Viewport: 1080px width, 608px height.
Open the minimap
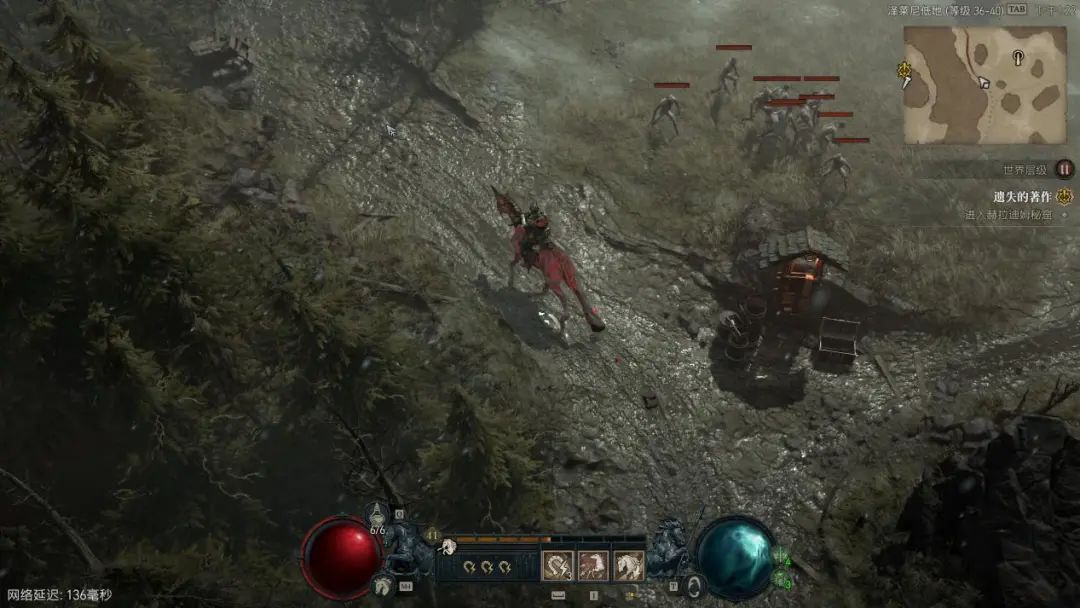pyautogui.click(x=985, y=85)
